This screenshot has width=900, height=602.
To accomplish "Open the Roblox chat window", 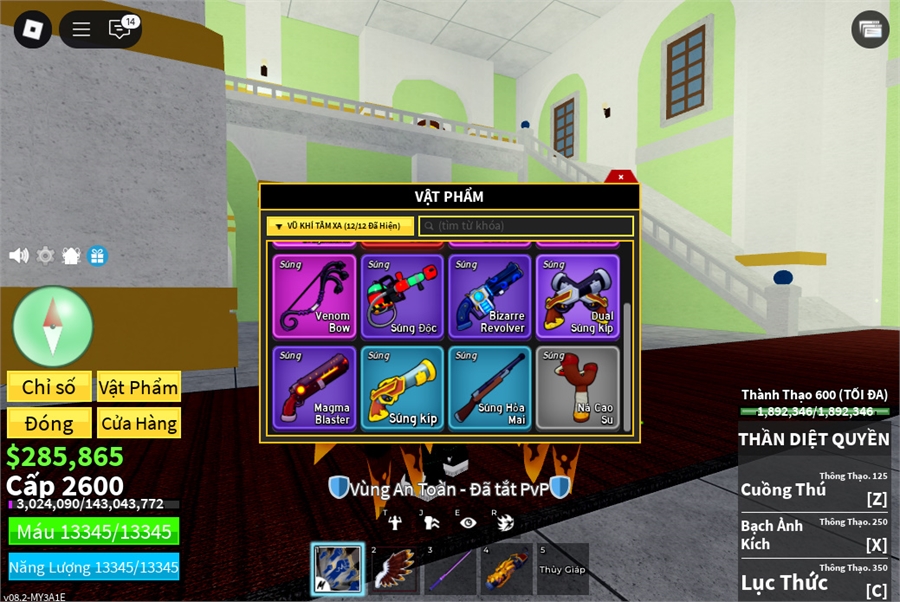I will click(x=120, y=29).
